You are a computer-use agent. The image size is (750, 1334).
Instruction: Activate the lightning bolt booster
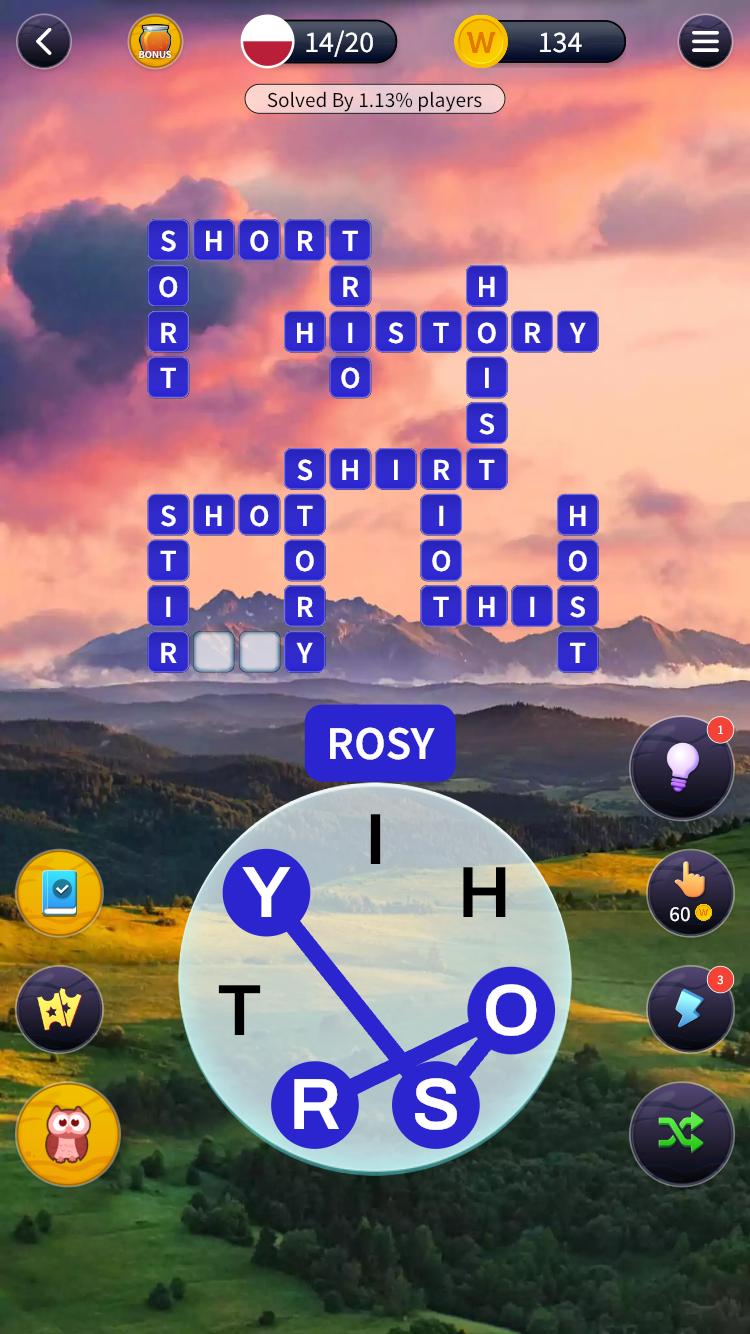tap(688, 1009)
